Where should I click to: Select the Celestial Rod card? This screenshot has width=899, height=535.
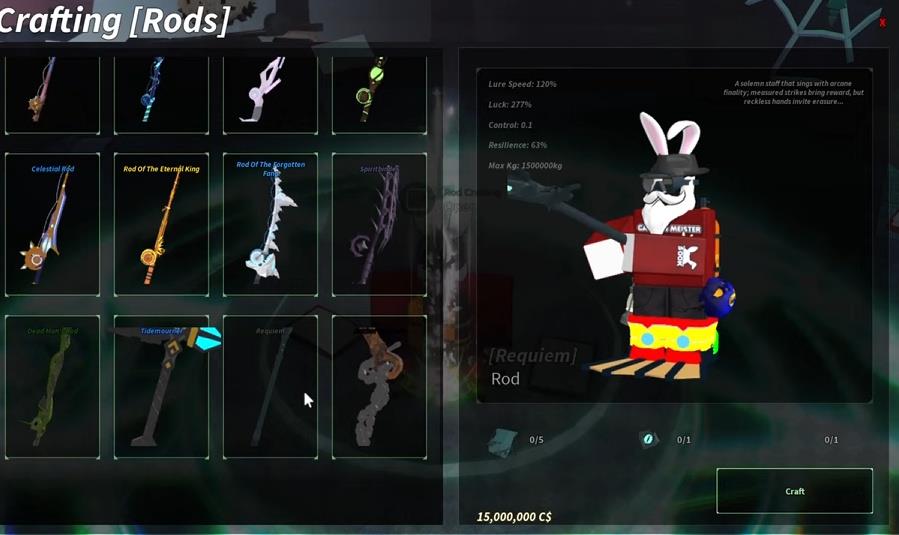(52, 225)
